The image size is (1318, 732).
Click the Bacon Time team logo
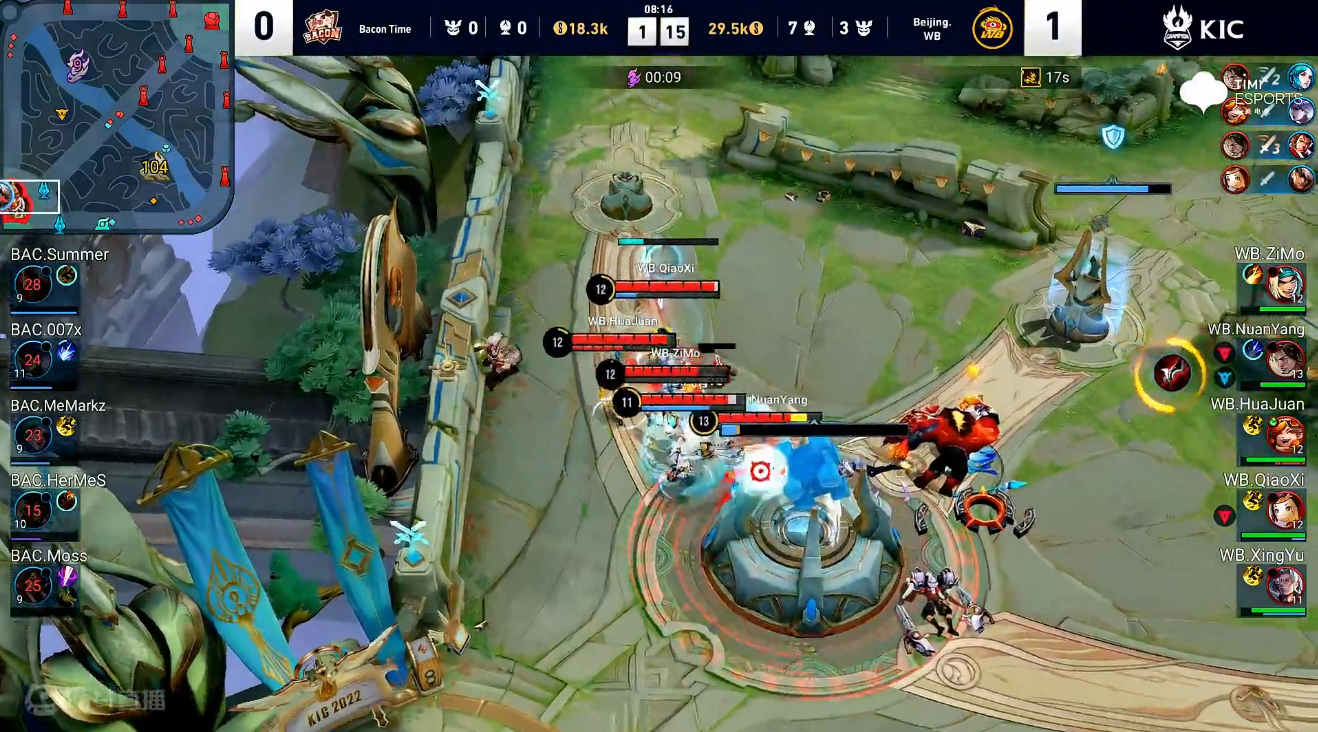pos(323,28)
